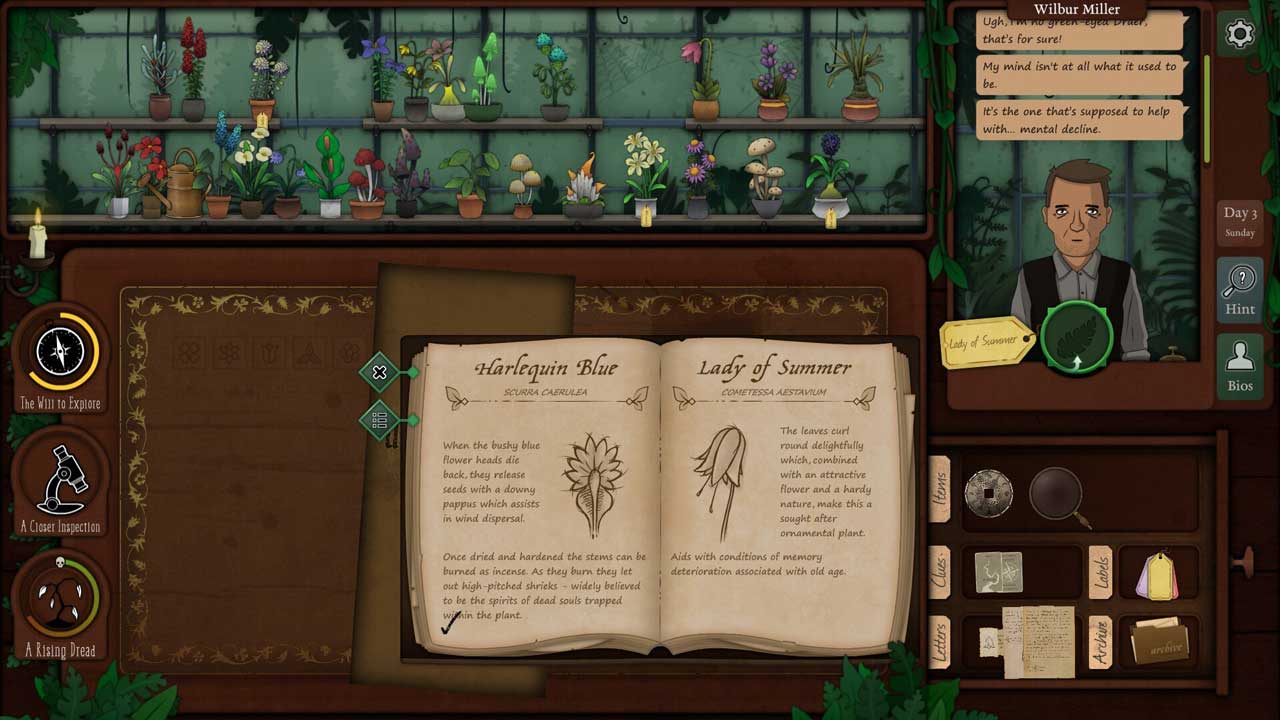Select the Archive drawer tab
The image size is (1280, 720).
click(x=1099, y=640)
